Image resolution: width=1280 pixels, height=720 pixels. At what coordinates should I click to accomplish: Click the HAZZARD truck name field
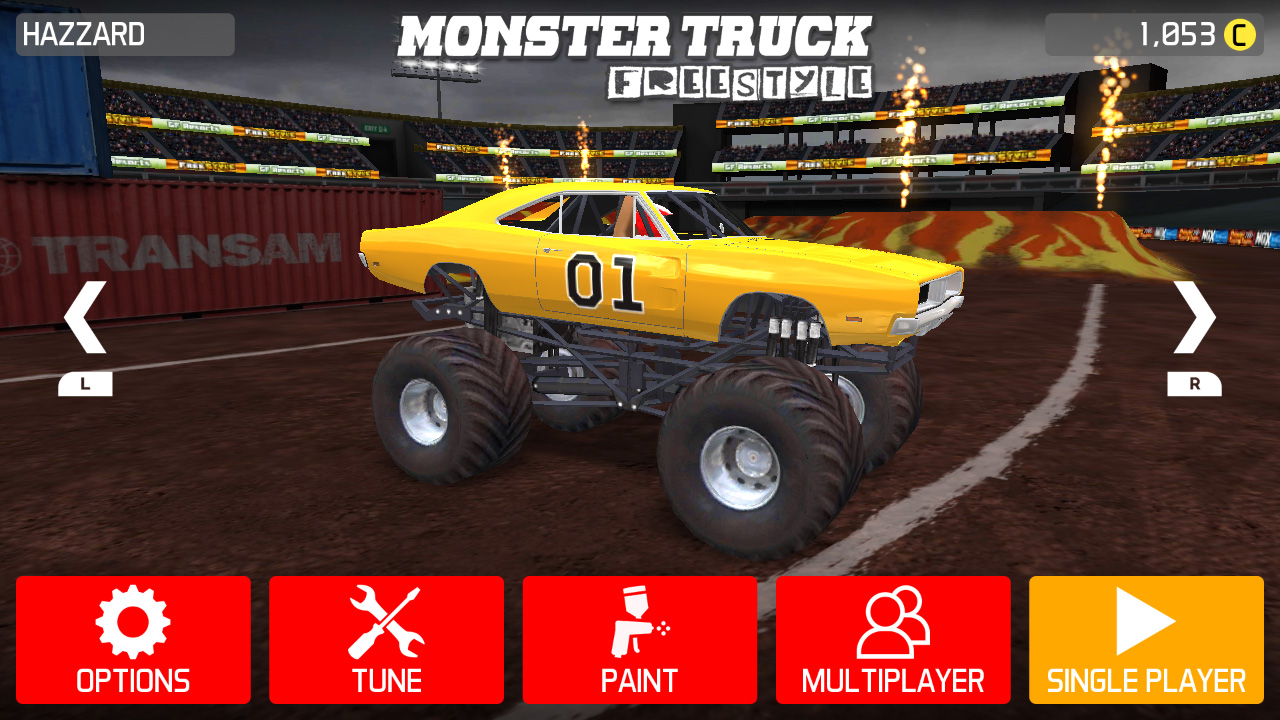(x=124, y=32)
